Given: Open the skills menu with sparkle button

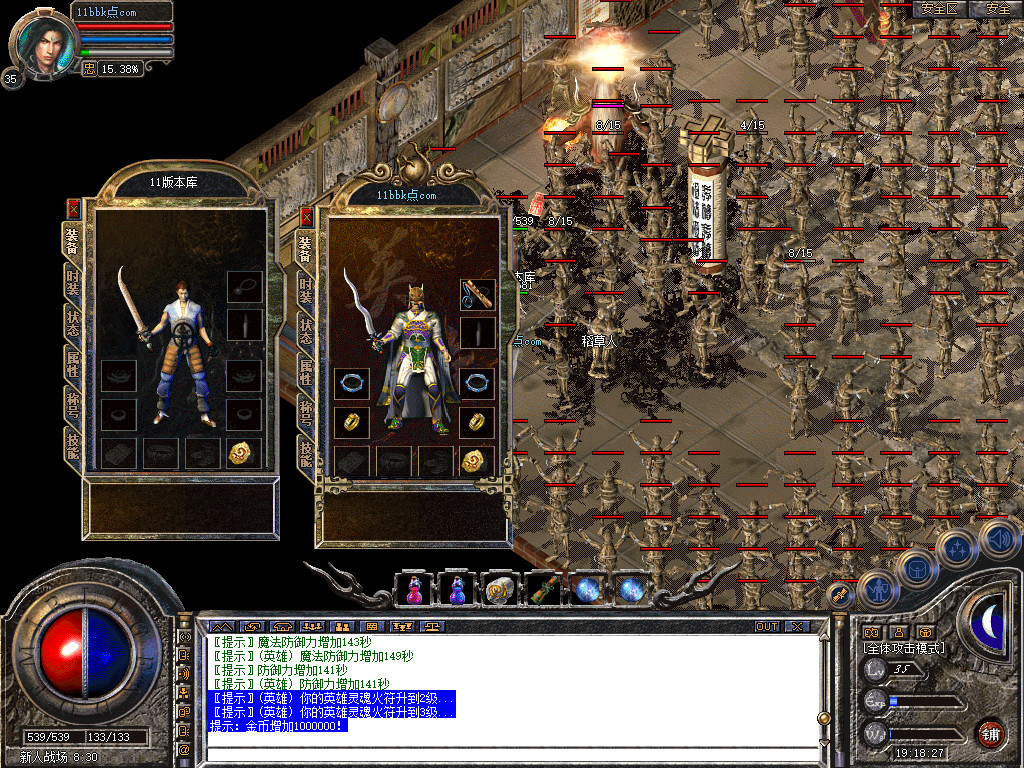Looking at the screenshot, I should (956, 548).
